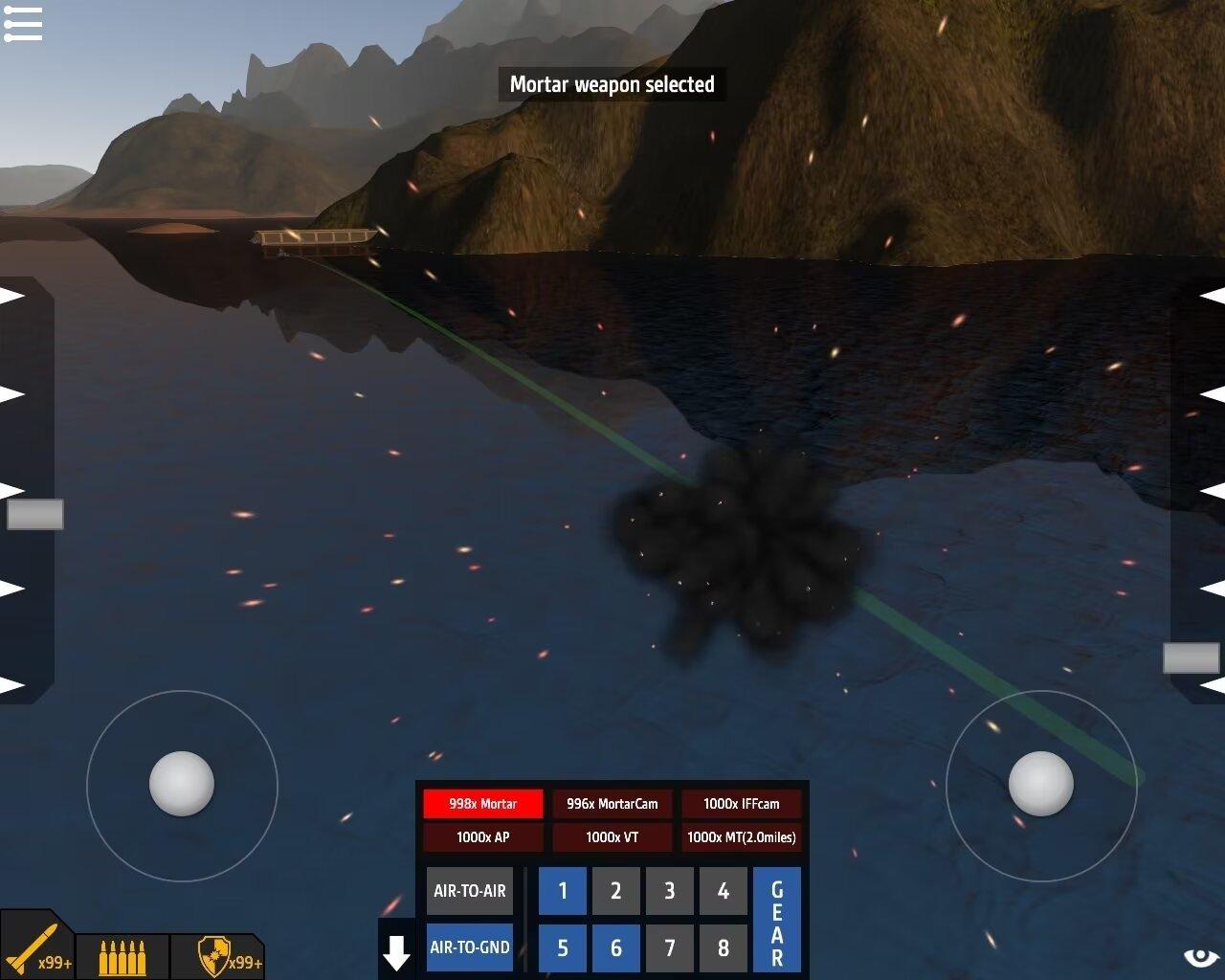
Task: Select the 1000x VT weapon
Action: coord(612,837)
